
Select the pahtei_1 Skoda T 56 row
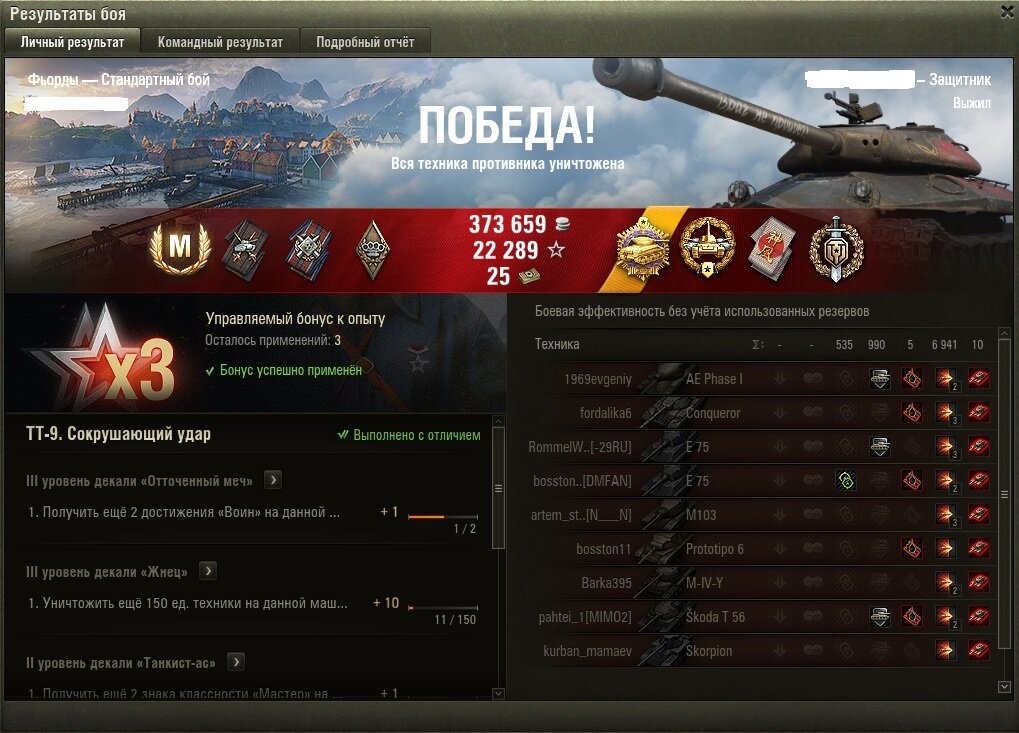click(760, 617)
